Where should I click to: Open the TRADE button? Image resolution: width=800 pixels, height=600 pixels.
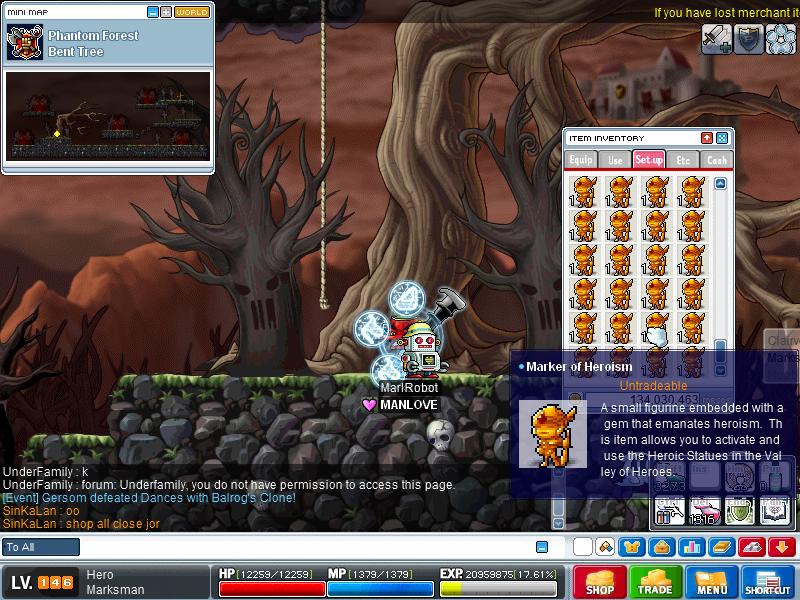pyautogui.click(x=656, y=582)
